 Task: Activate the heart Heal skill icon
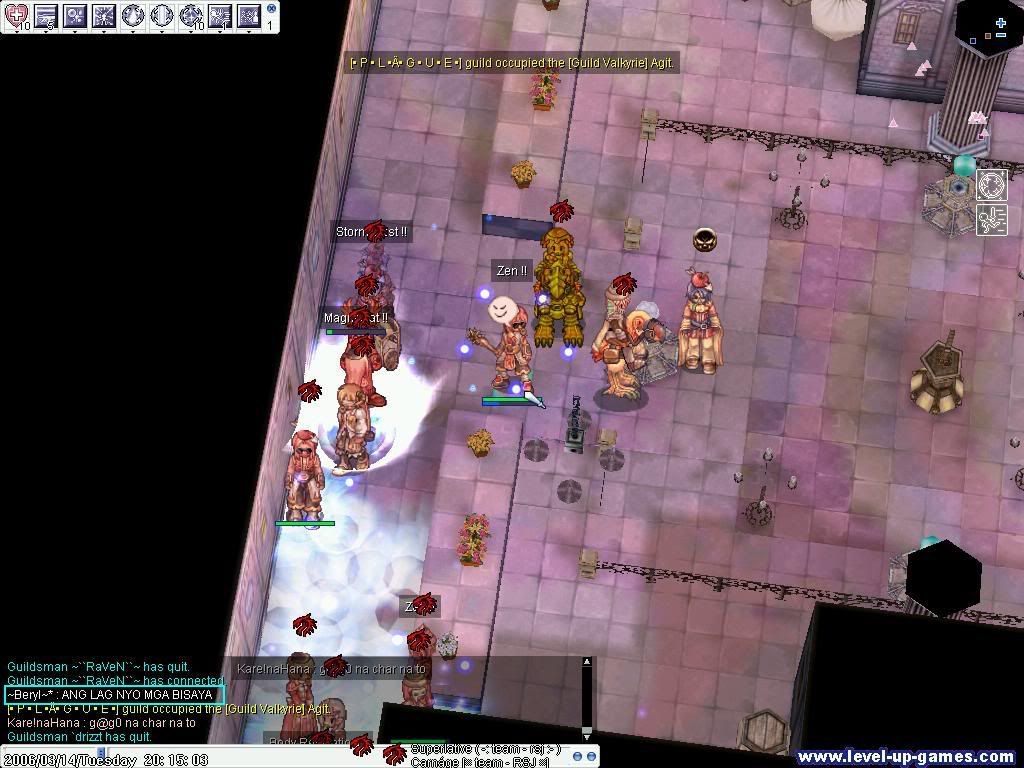click(x=16, y=15)
